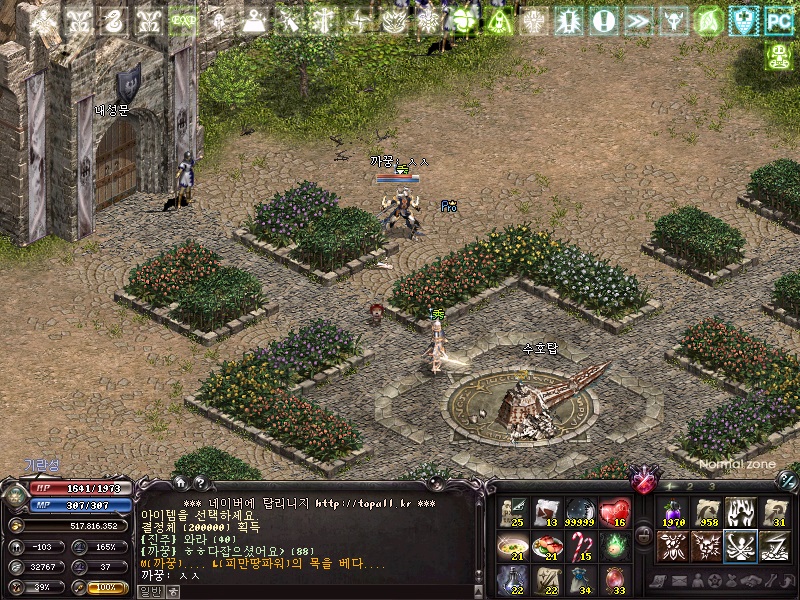Switch to hotbar page 3

pos(711,486)
